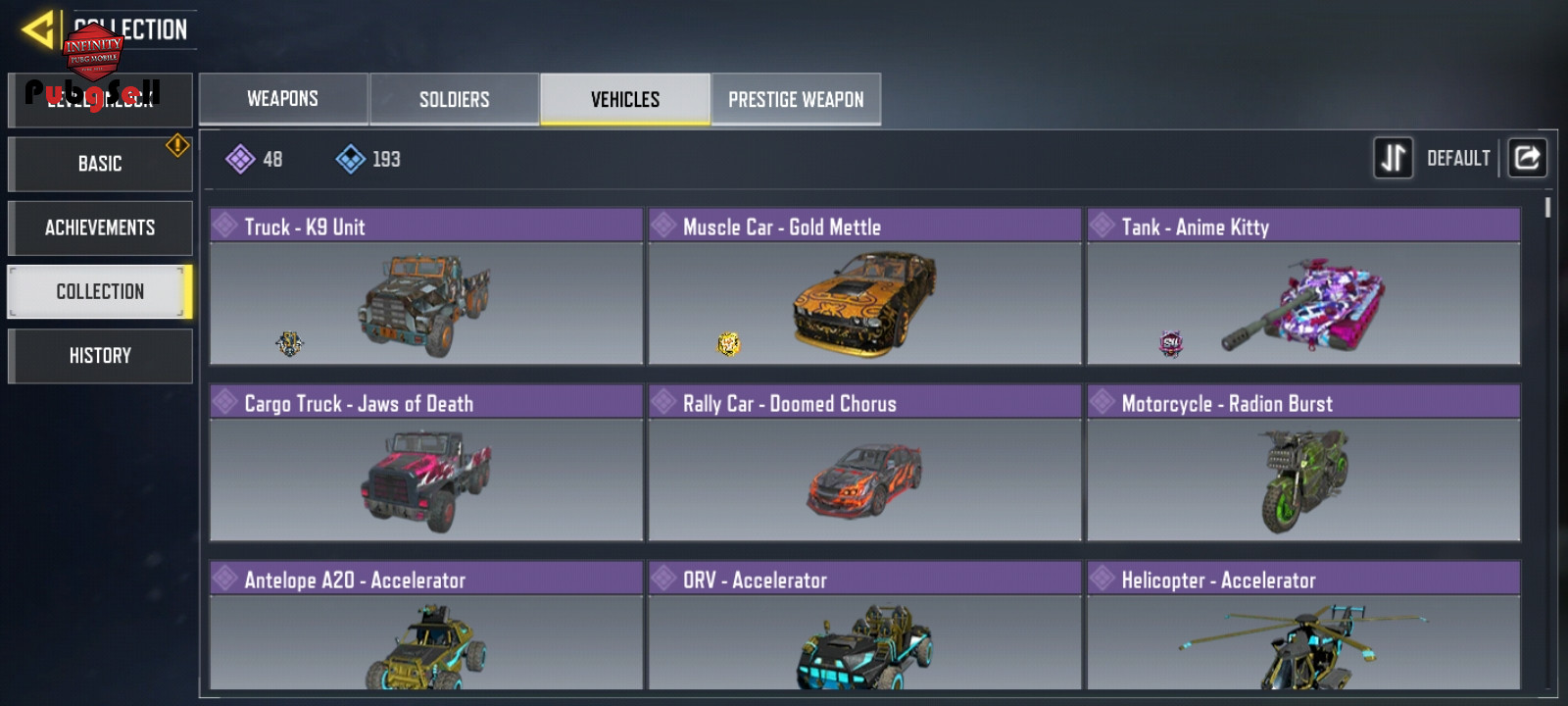Open the History section
Viewport: 1568px width, 706px height.
point(100,355)
